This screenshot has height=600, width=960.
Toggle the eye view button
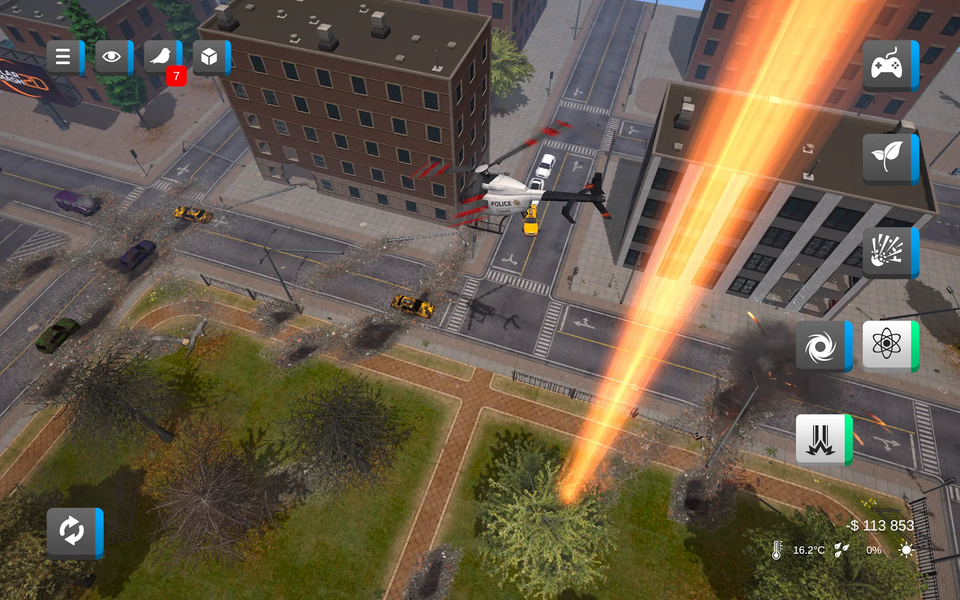point(113,57)
